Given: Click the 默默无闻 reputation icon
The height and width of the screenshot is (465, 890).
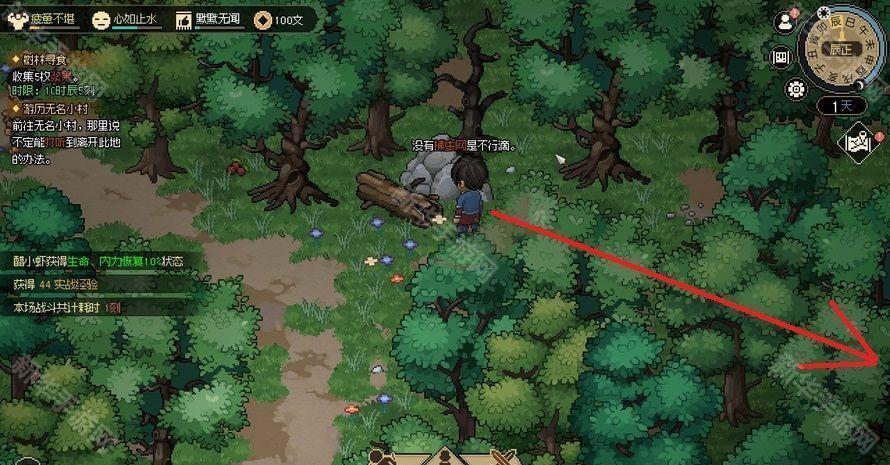Looking at the screenshot, I should click(183, 19).
